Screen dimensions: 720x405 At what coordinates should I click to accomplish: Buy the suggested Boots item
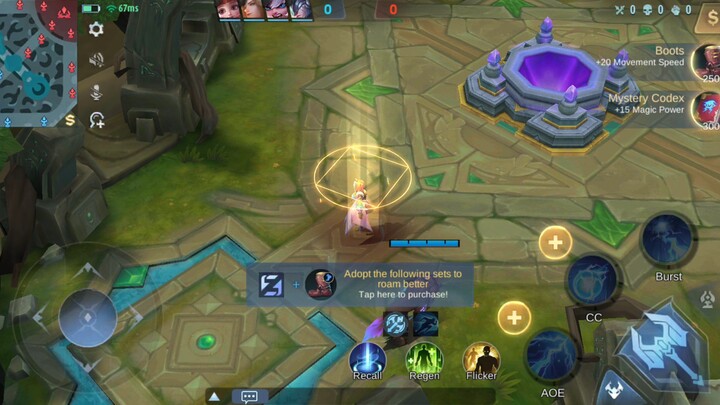(x=705, y=62)
